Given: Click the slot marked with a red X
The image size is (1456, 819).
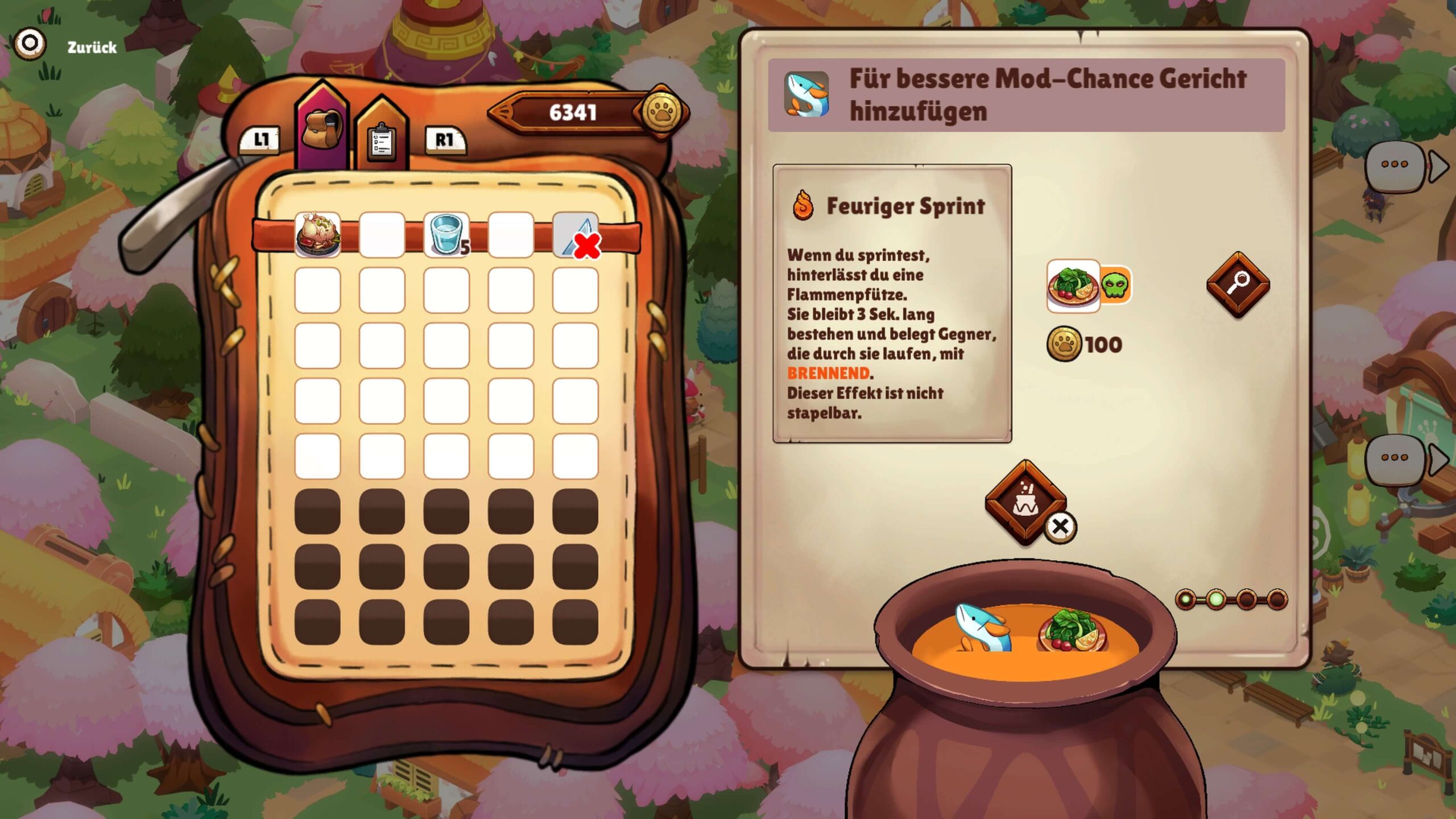Looking at the screenshot, I should point(576,234).
